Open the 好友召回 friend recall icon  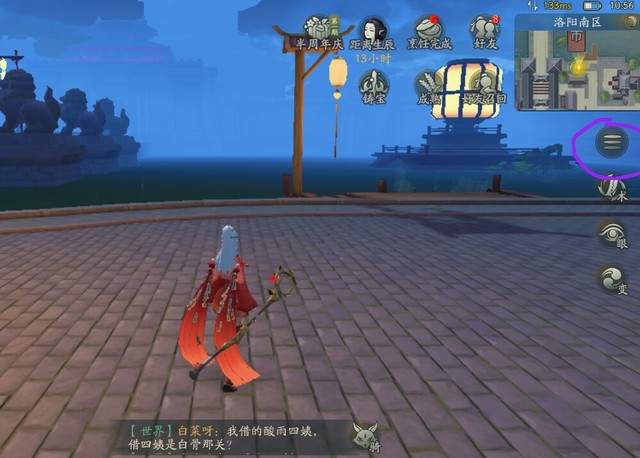pyautogui.click(x=486, y=86)
